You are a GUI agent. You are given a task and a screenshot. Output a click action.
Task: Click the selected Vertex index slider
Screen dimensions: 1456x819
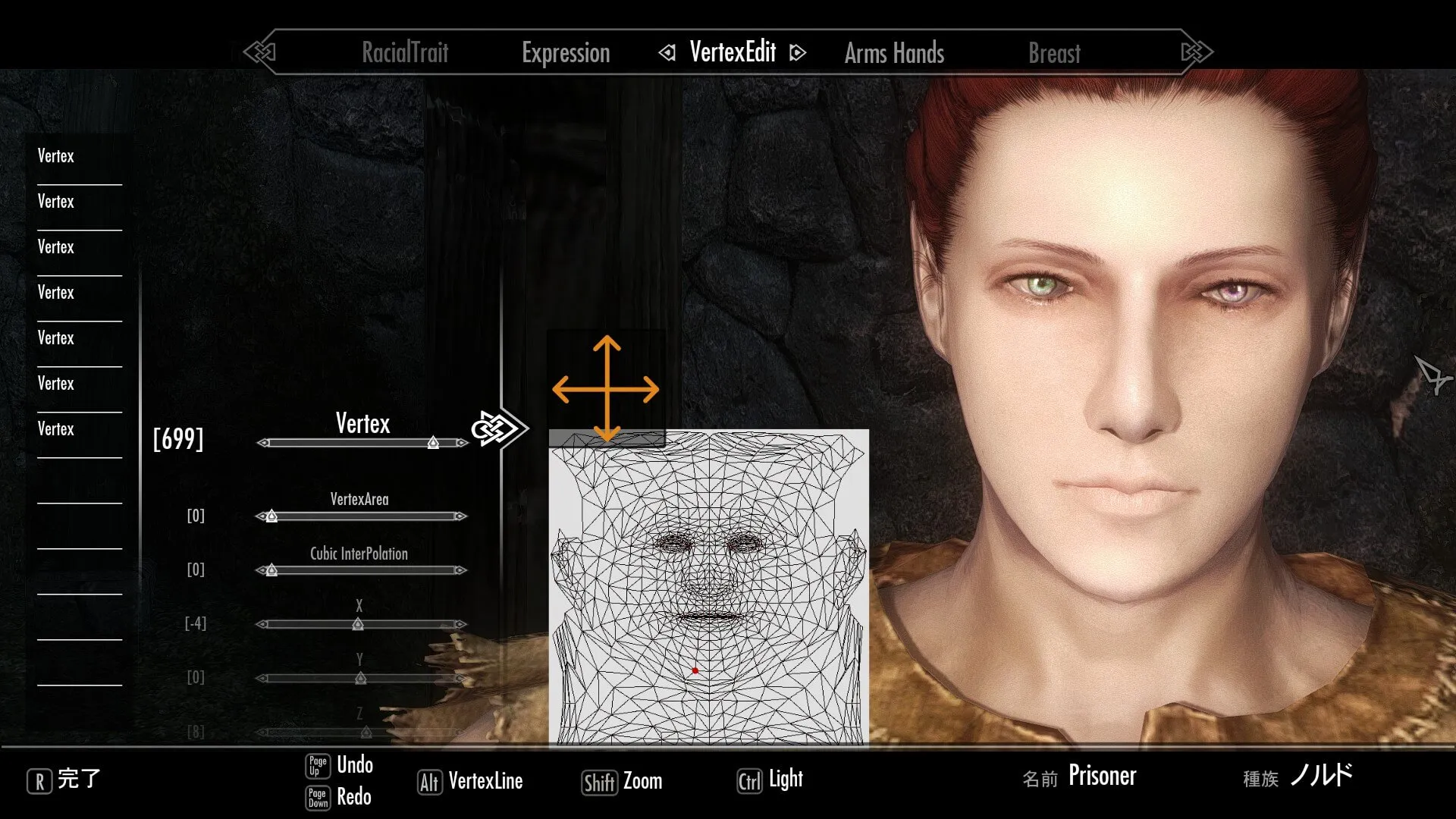pos(362,442)
